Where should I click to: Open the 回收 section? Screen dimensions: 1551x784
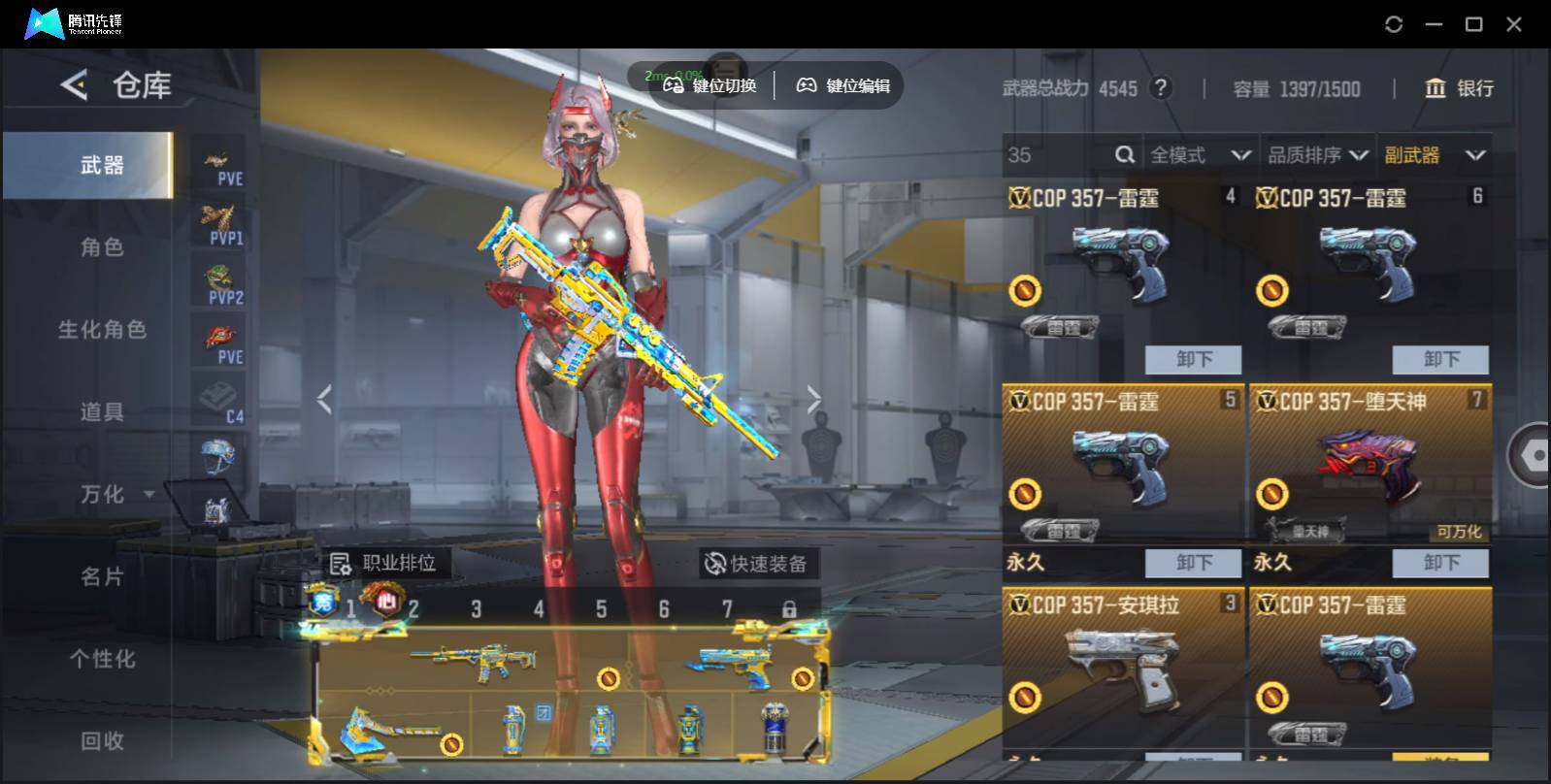coord(102,741)
